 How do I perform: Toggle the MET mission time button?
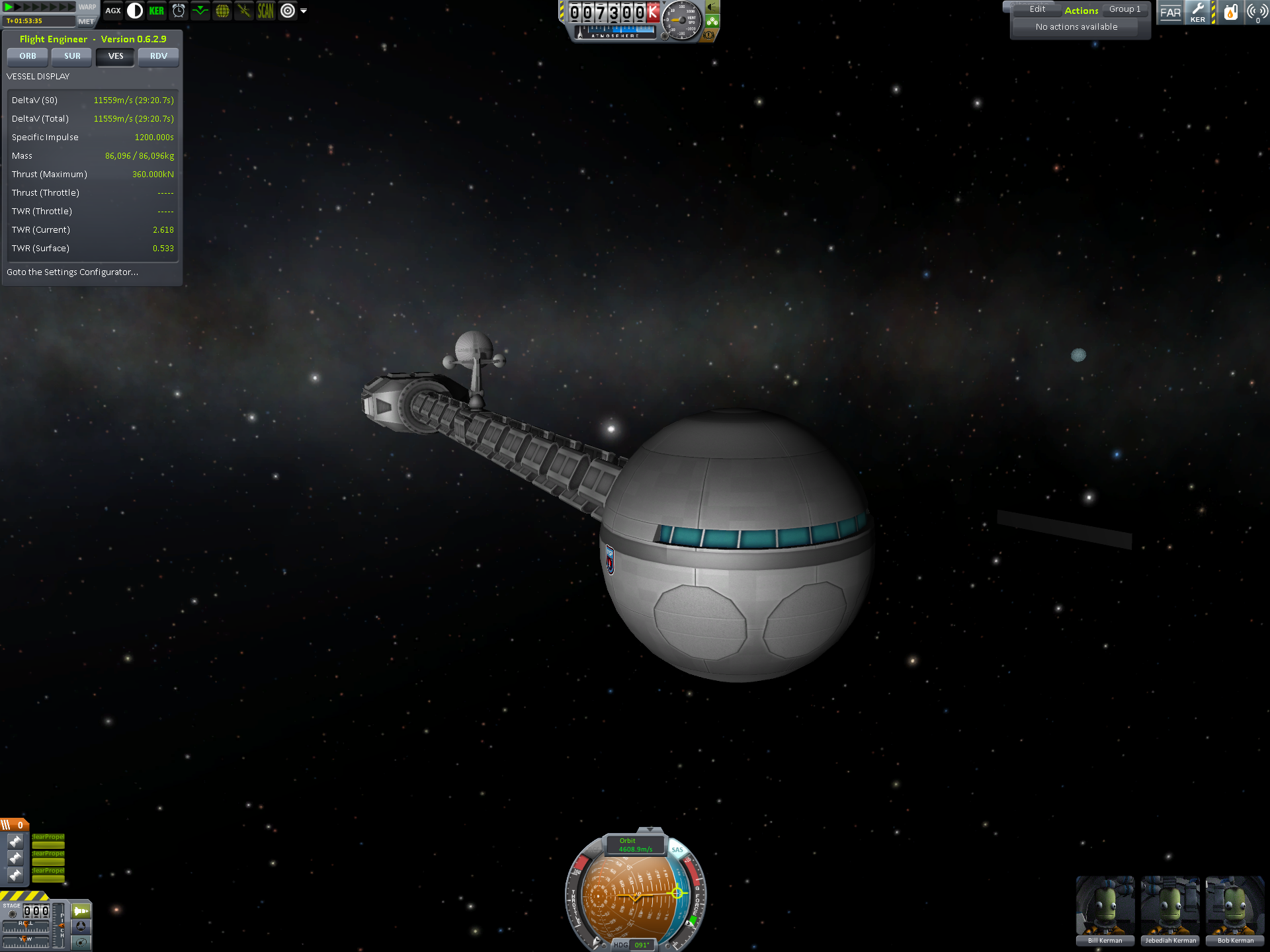point(86,21)
